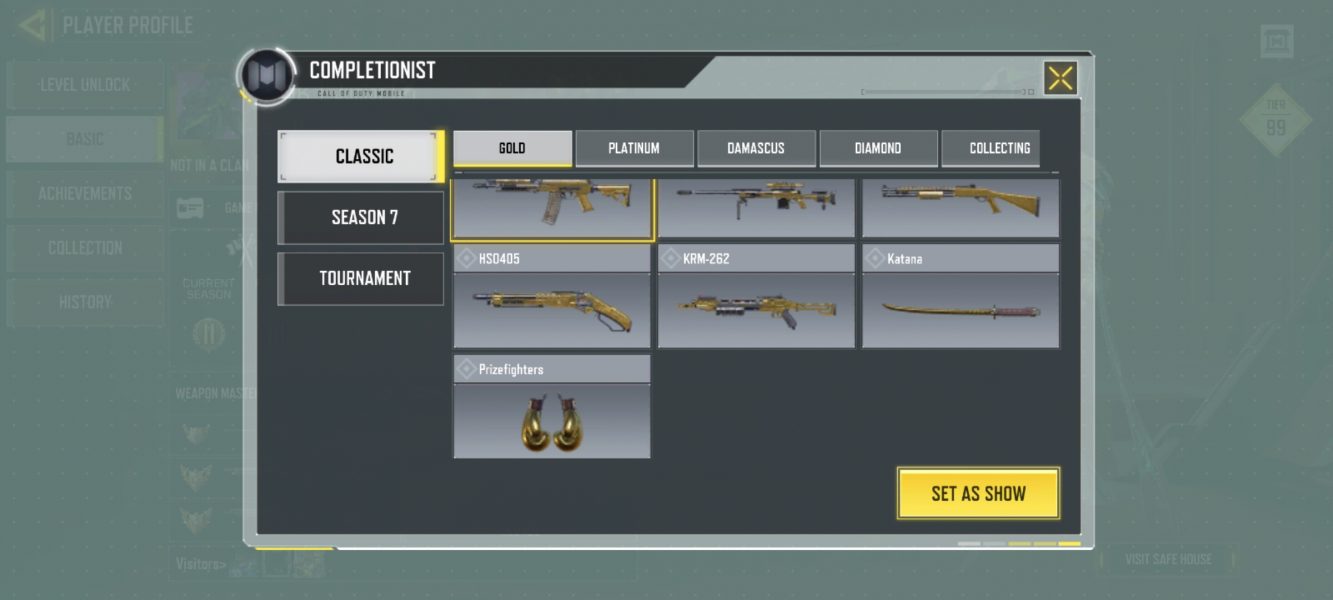Click the Set As Show button
Viewport: 1333px width, 600px height.
point(978,493)
